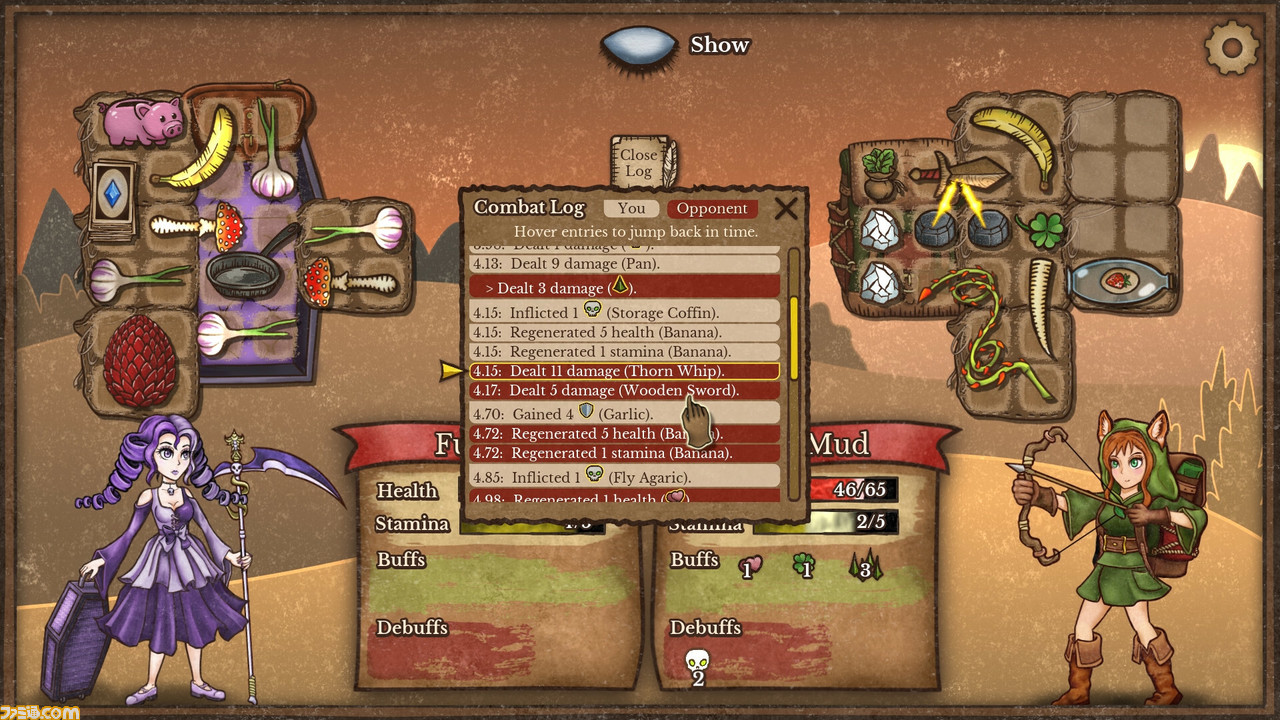The height and width of the screenshot is (720, 1280).
Task: Select the Storage Coffin inflicted entry
Action: tap(624, 312)
